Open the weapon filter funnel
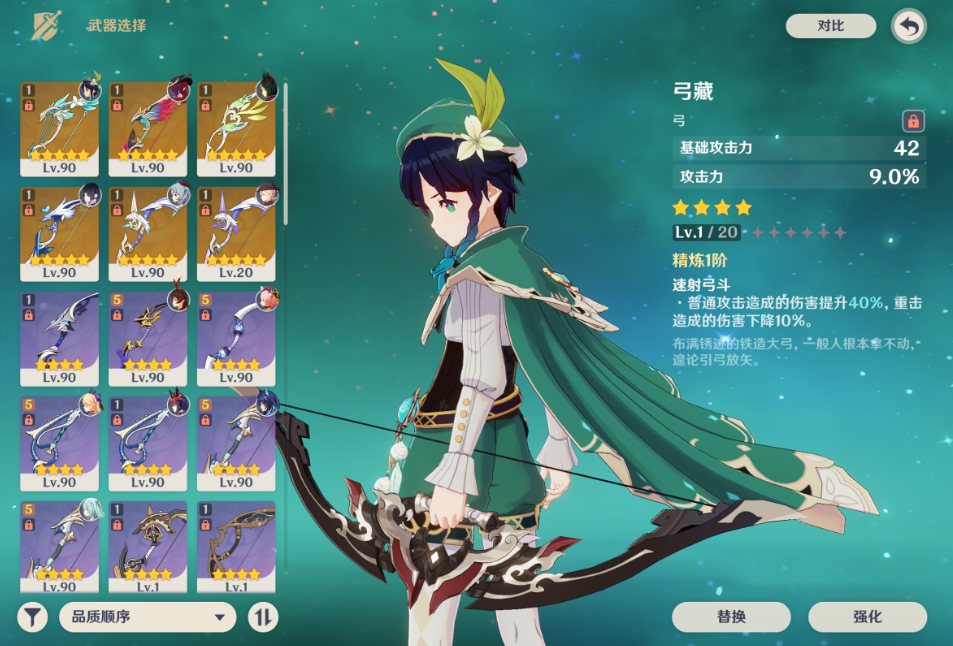 click(33, 617)
